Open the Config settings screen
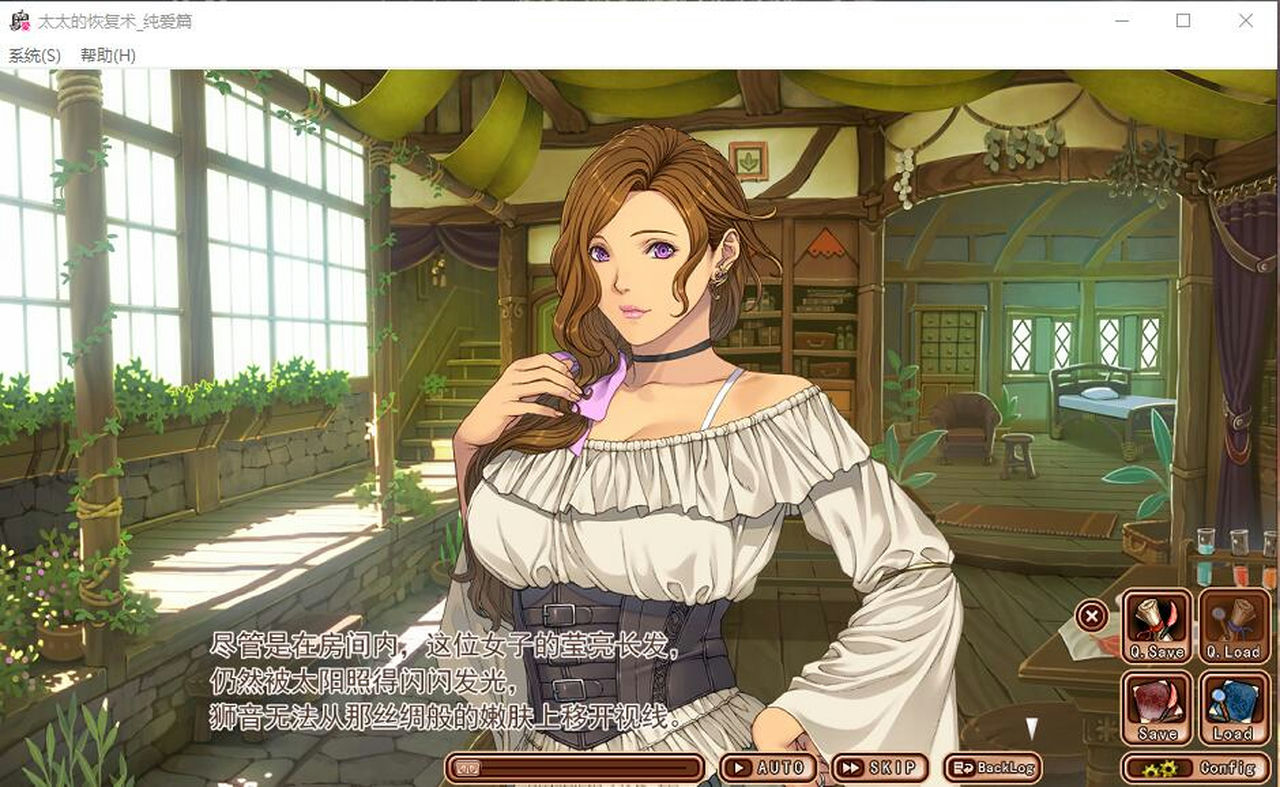Viewport: 1280px width, 787px height. 1195,768
